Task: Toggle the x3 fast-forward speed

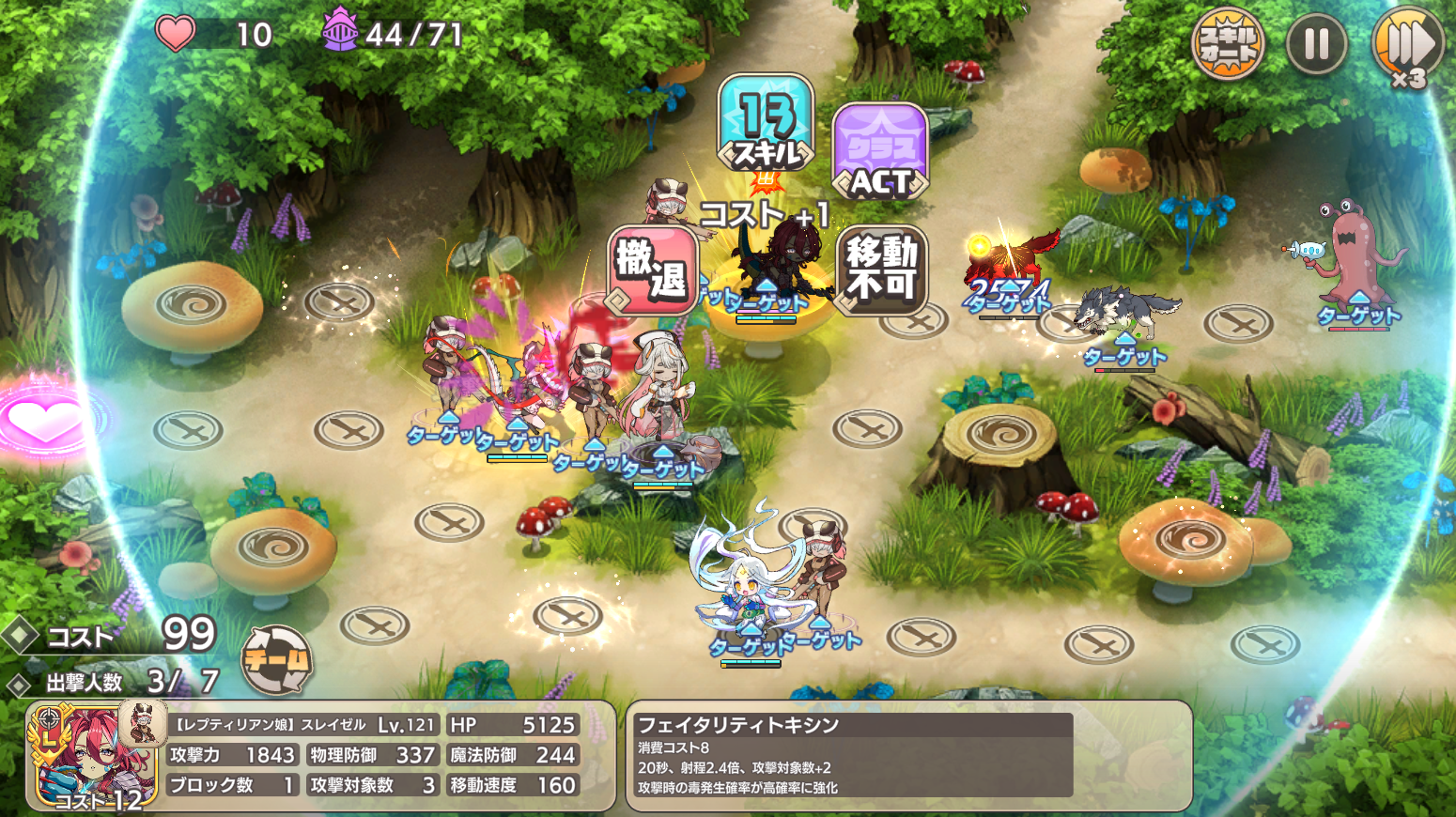Action: [1406, 45]
